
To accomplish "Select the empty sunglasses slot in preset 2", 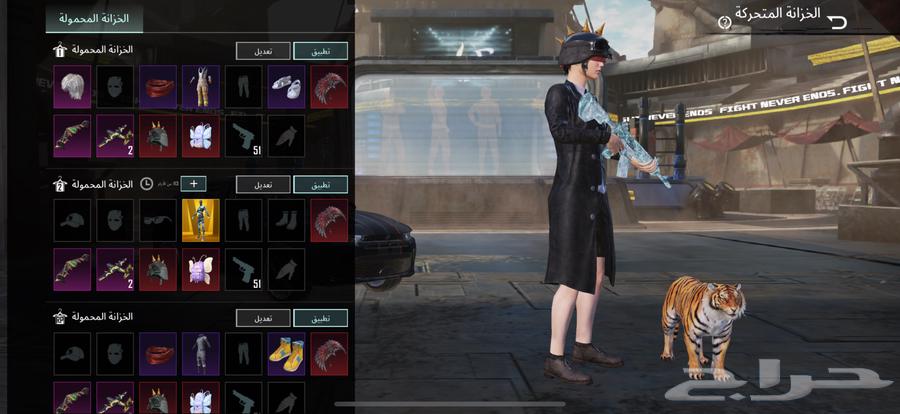I will tap(158, 220).
